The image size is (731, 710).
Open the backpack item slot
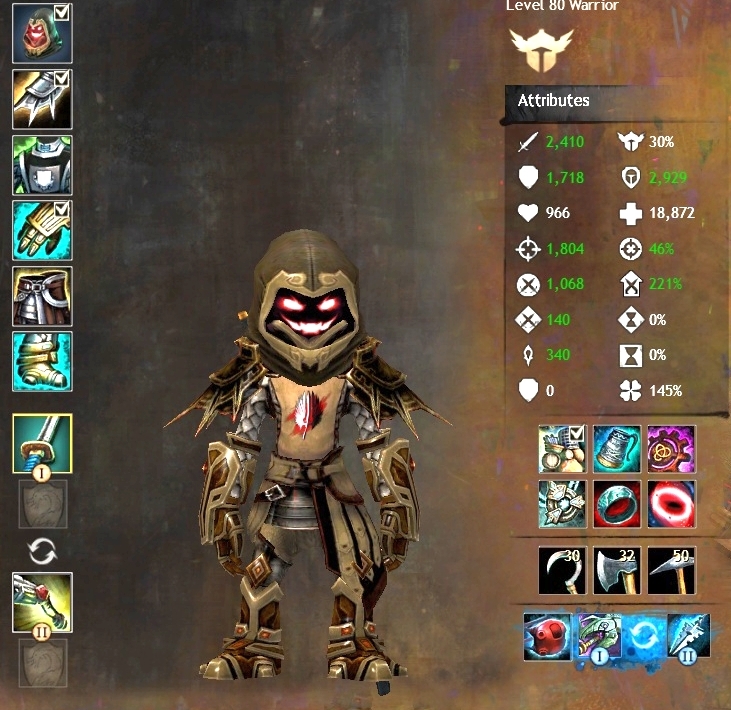[563, 449]
